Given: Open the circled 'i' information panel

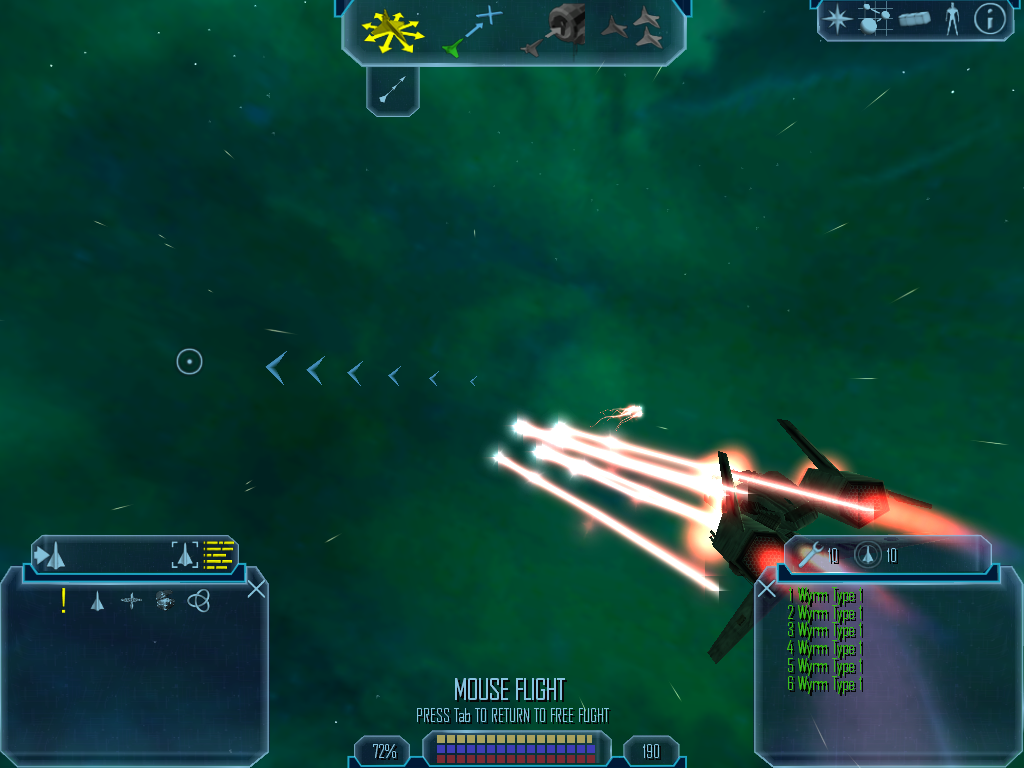Looking at the screenshot, I should coord(989,19).
